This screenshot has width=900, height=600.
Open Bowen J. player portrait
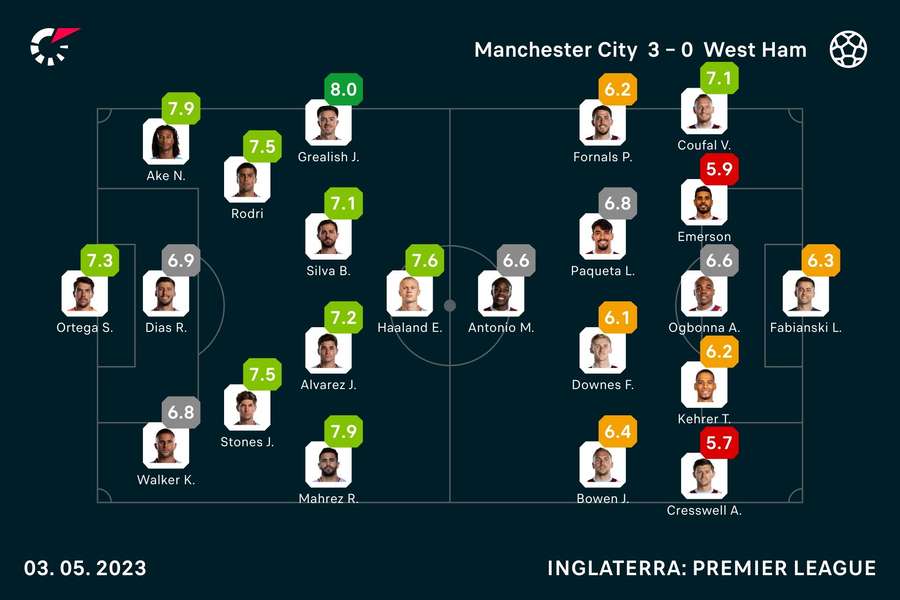pos(602,464)
